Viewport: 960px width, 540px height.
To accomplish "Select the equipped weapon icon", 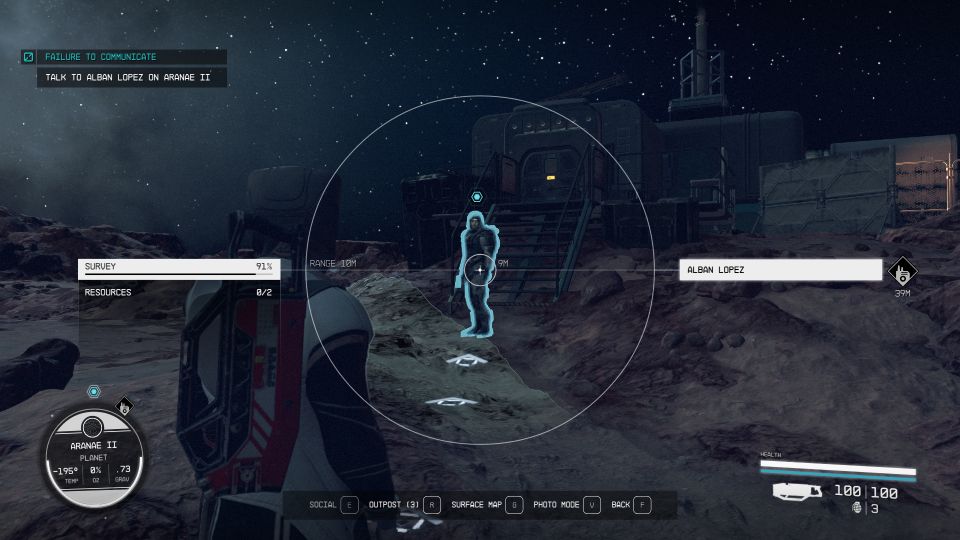I will [797, 492].
